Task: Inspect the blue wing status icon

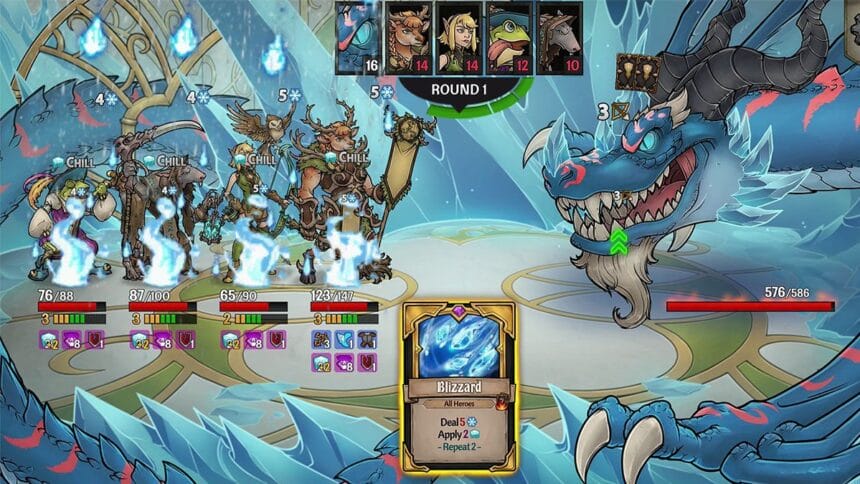Action: (x=344, y=339)
